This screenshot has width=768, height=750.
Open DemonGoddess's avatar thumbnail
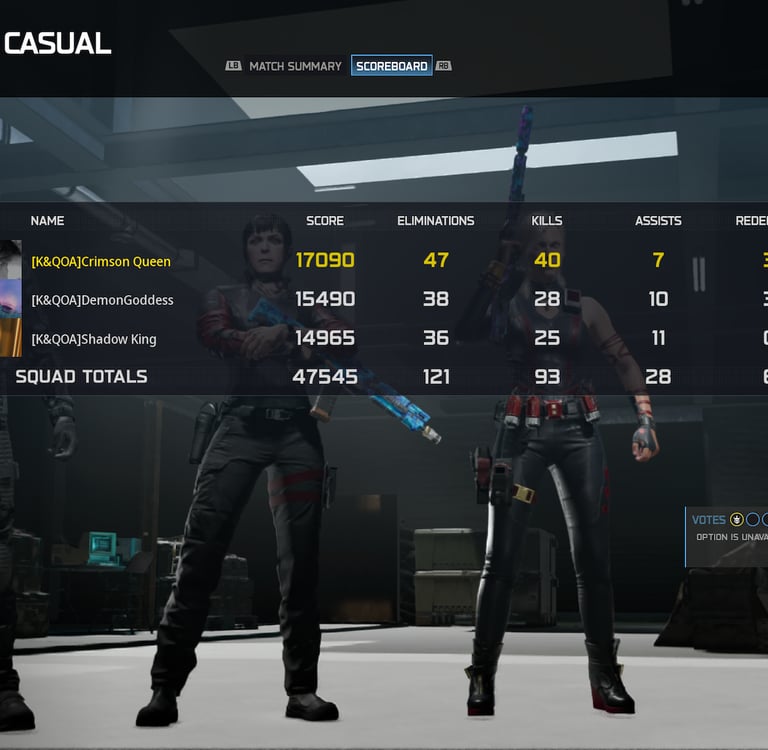[10, 299]
